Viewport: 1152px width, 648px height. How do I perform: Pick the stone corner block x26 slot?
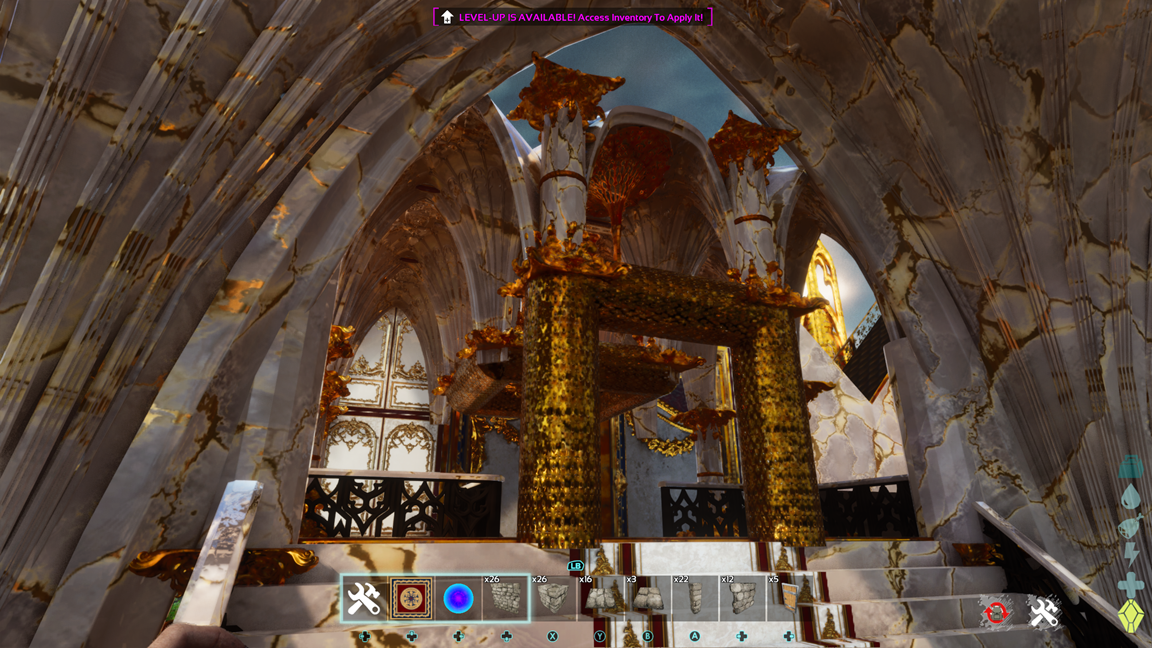coord(553,599)
